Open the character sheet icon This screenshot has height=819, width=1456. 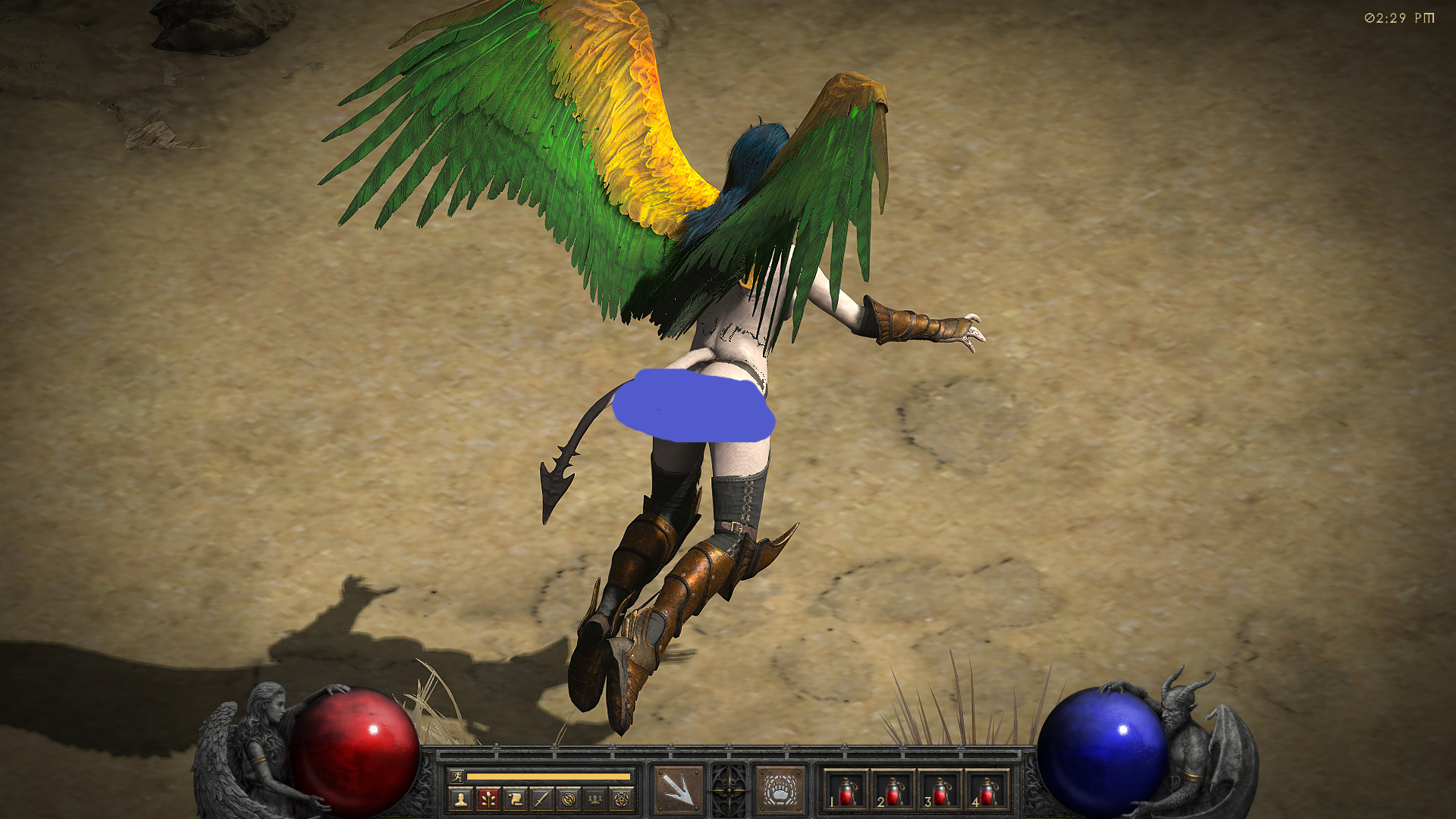[x=460, y=799]
